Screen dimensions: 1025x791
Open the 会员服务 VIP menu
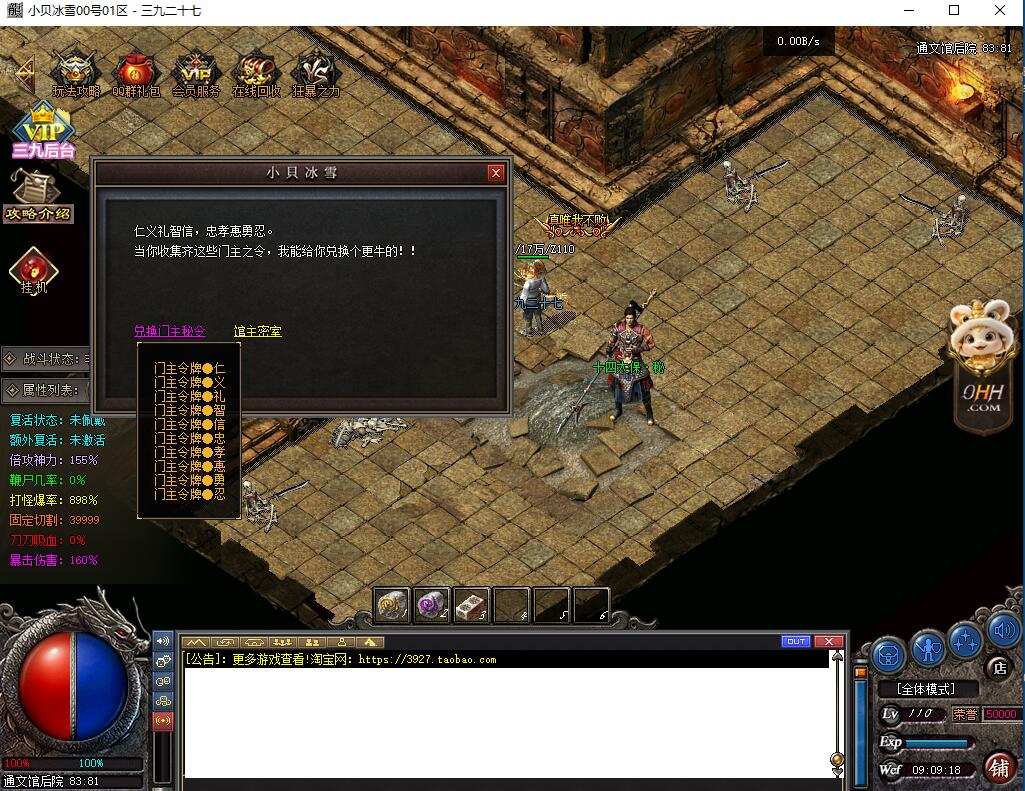(x=196, y=73)
